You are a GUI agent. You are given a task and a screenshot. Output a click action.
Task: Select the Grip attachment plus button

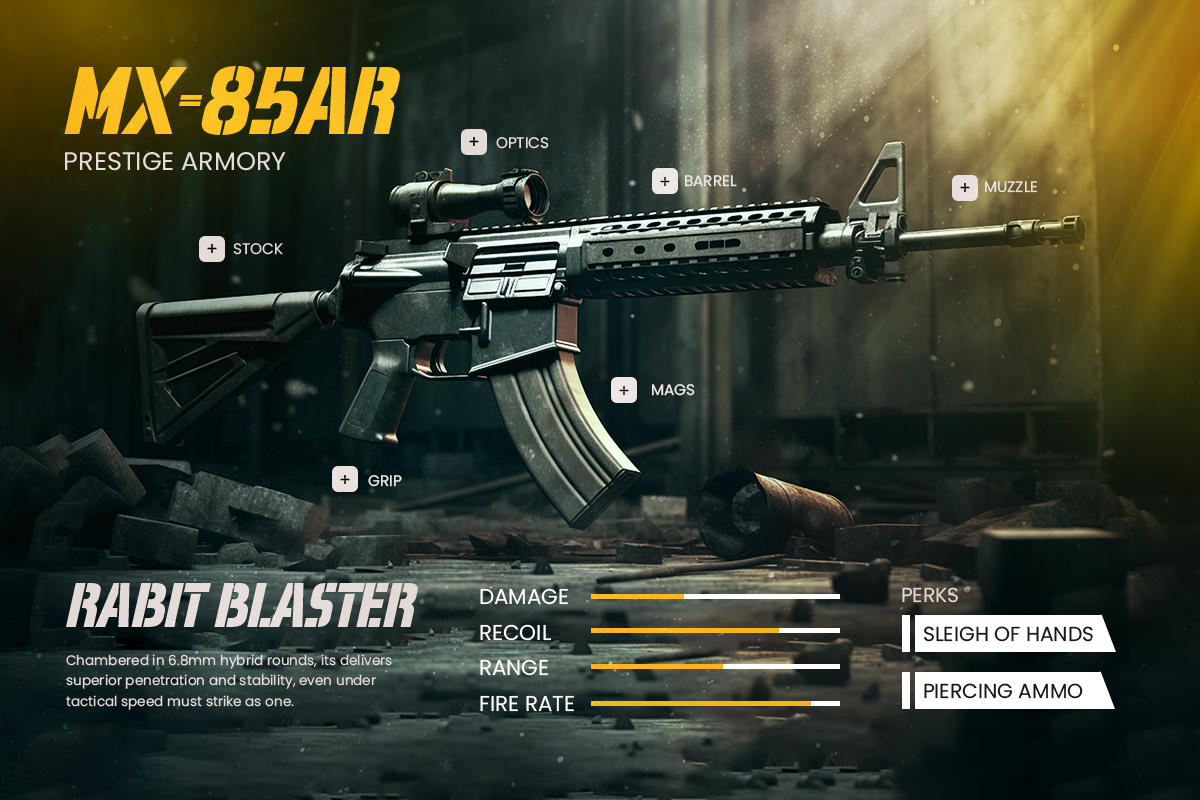coord(345,480)
